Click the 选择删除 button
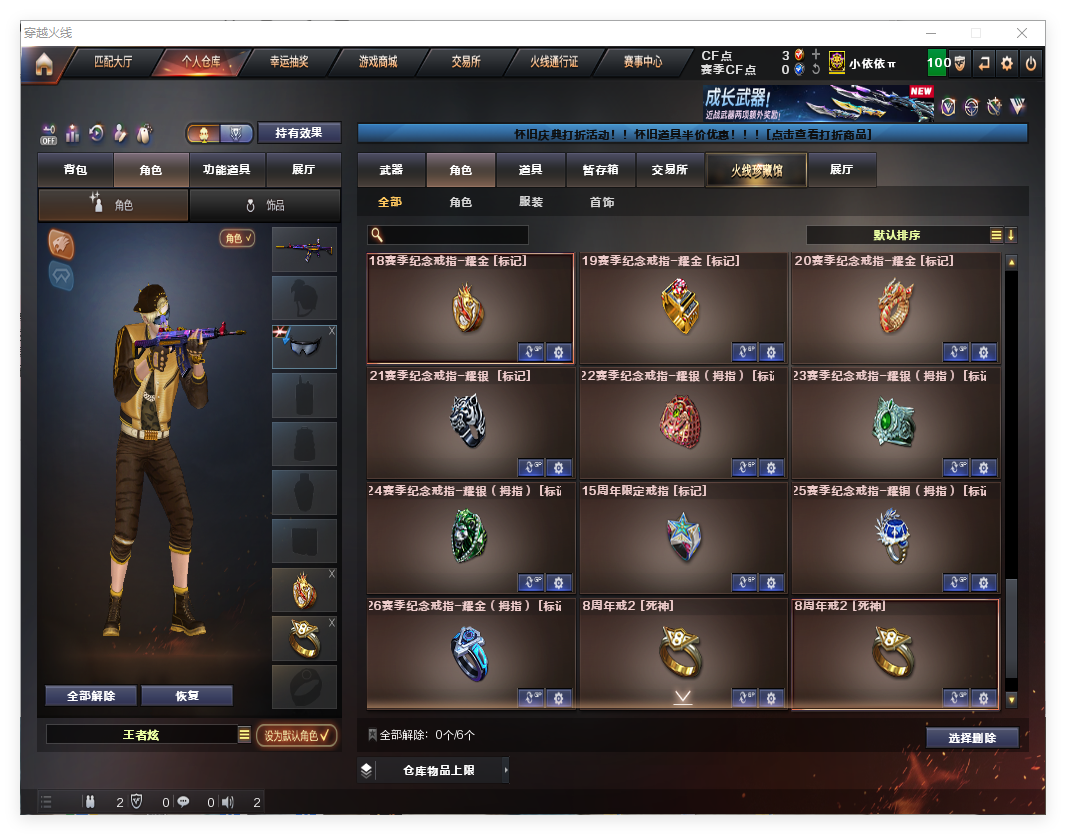Image resolution: width=1066 pixels, height=835 pixels. [972, 738]
